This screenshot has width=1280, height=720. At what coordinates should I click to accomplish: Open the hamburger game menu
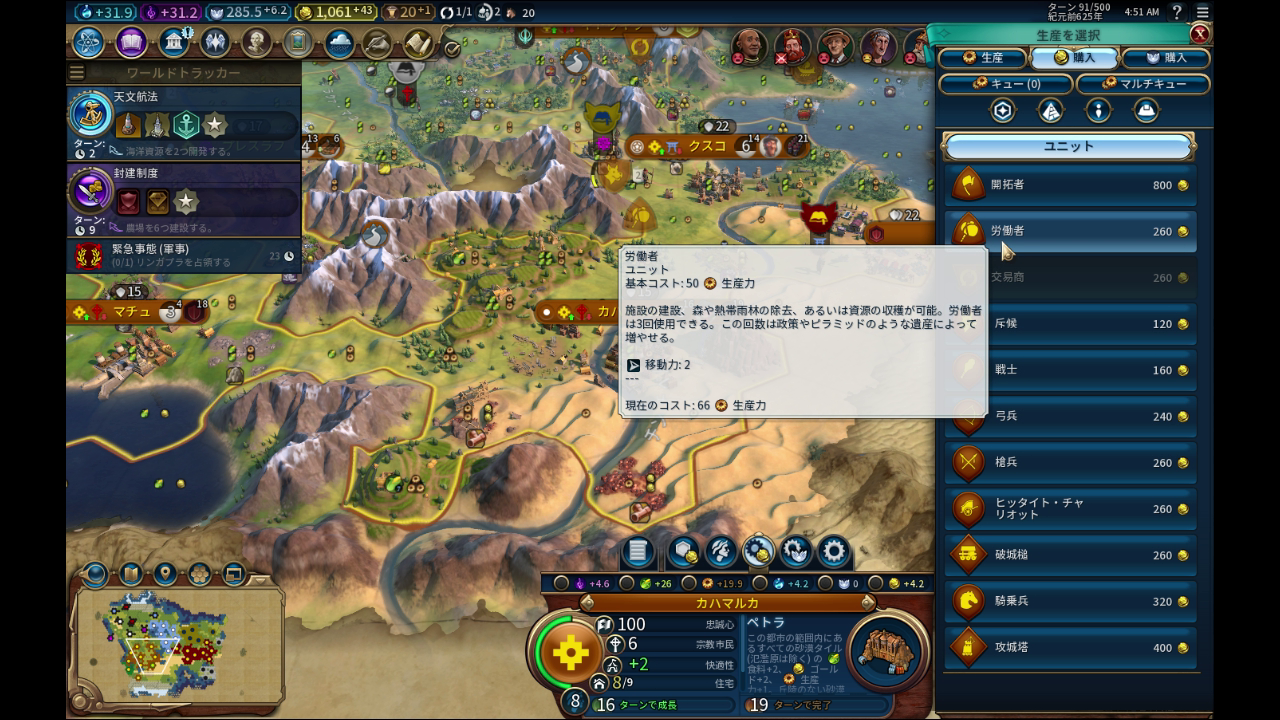point(1202,12)
